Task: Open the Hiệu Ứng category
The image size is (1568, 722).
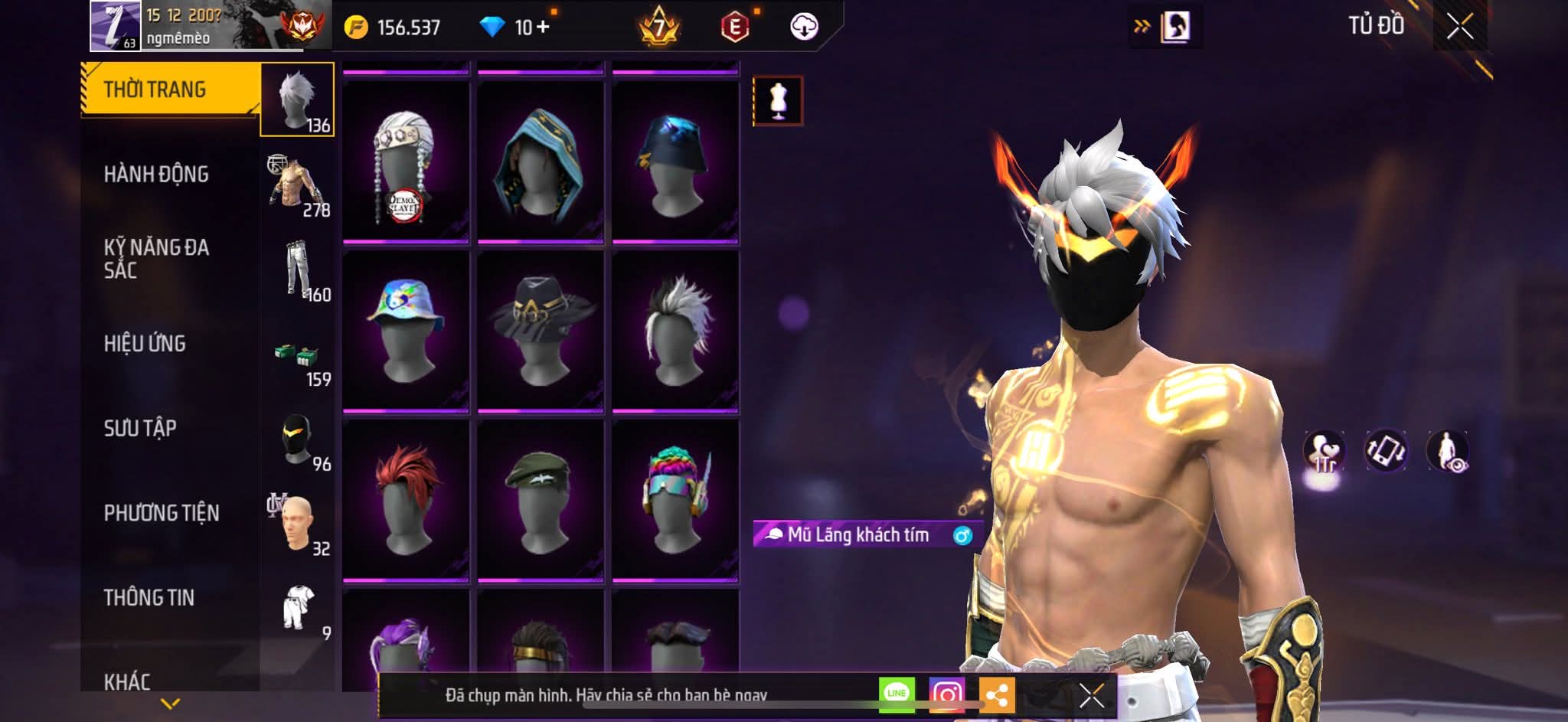Action: 145,344
